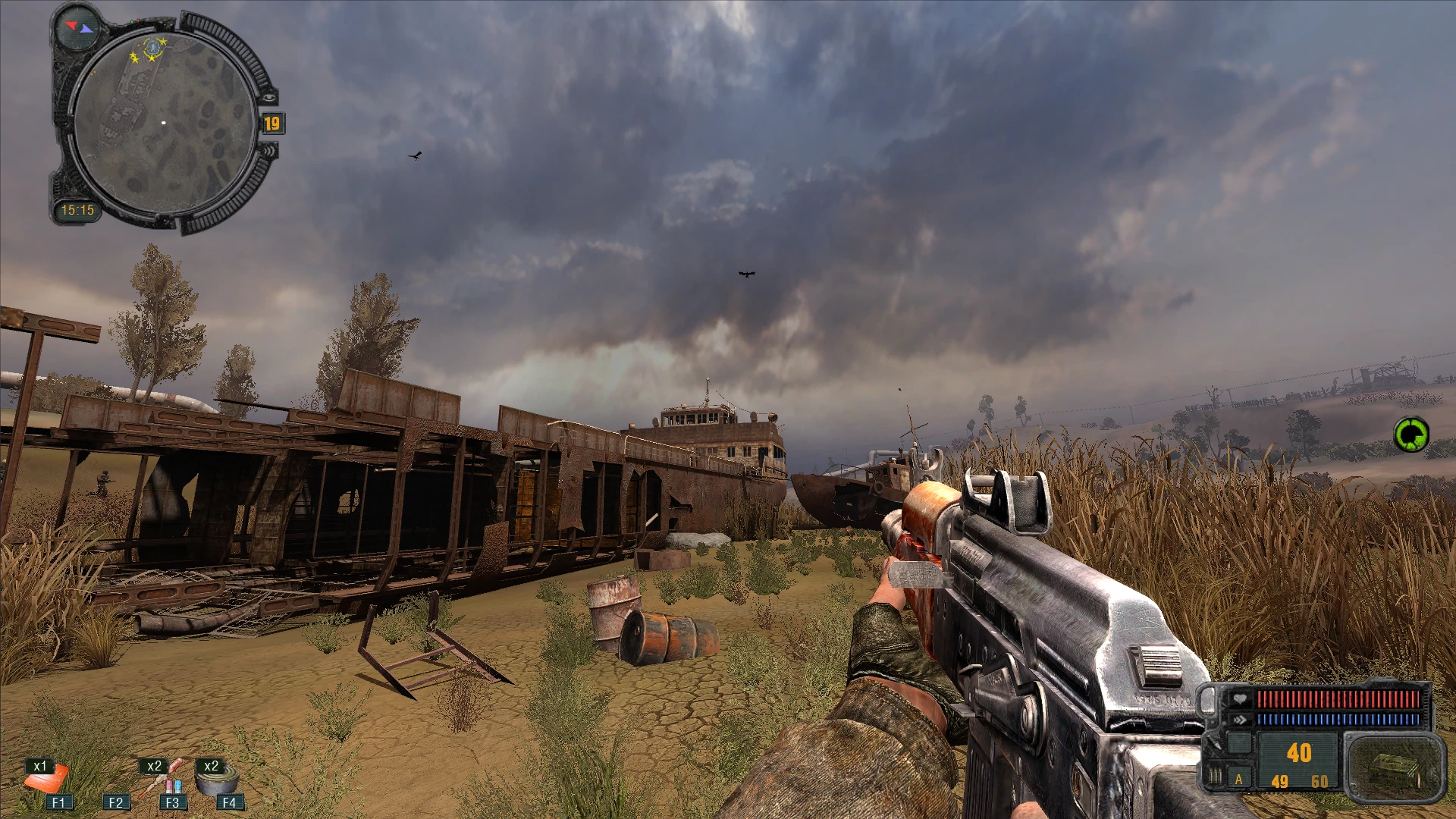
Task: Expand the ammo reserve display showing 49
Action: click(1279, 782)
